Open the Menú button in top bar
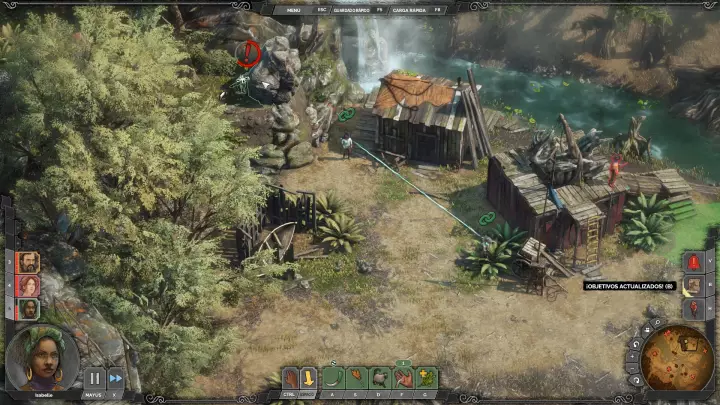Image resolution: width=720 pixels, height=405 pixels. coord(293,8)
